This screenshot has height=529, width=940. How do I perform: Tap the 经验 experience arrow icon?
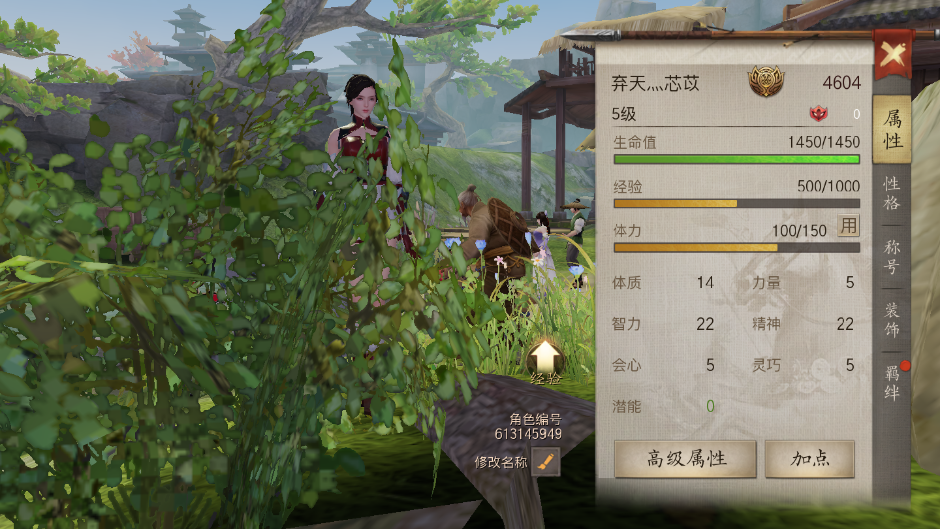point(546,359)
